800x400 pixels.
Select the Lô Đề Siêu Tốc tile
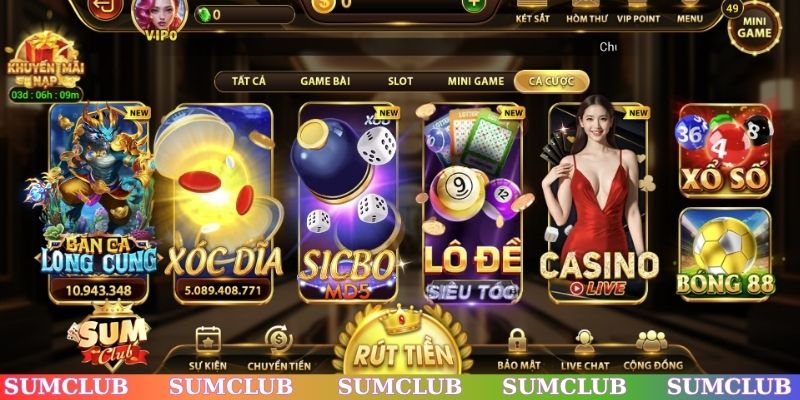pyautogui.click(x=473, y=202)
